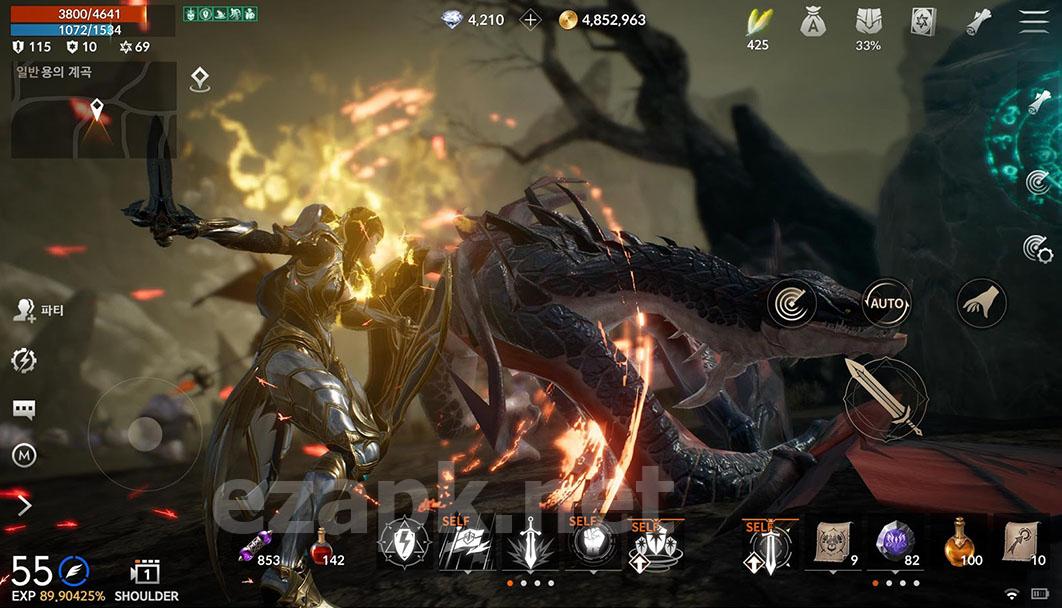Viewport: 1062px width, 608px height.
Task: Tap the sword basic attack button
Action: click(x=884, y=398)
